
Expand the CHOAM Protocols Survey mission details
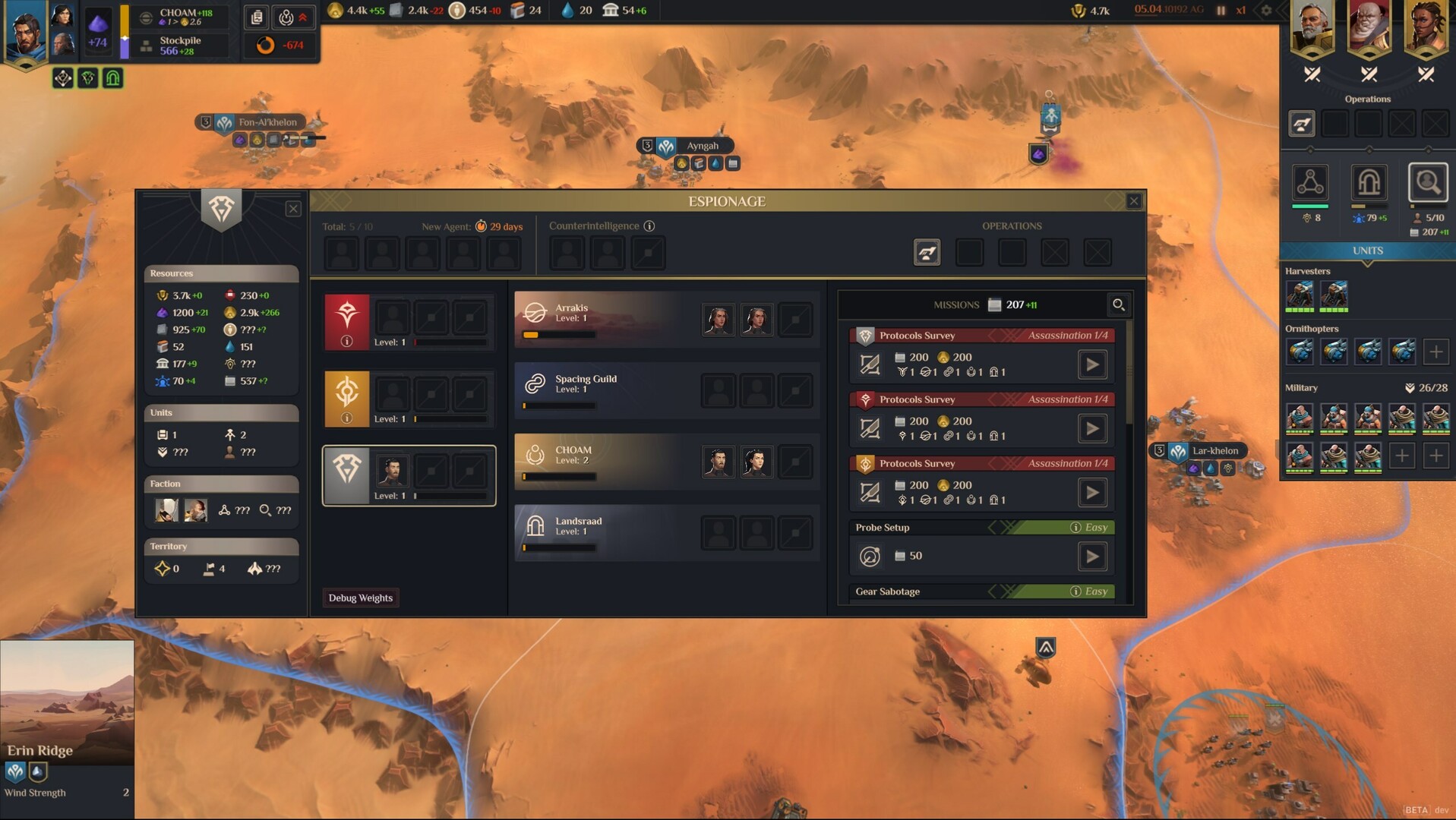981,463
